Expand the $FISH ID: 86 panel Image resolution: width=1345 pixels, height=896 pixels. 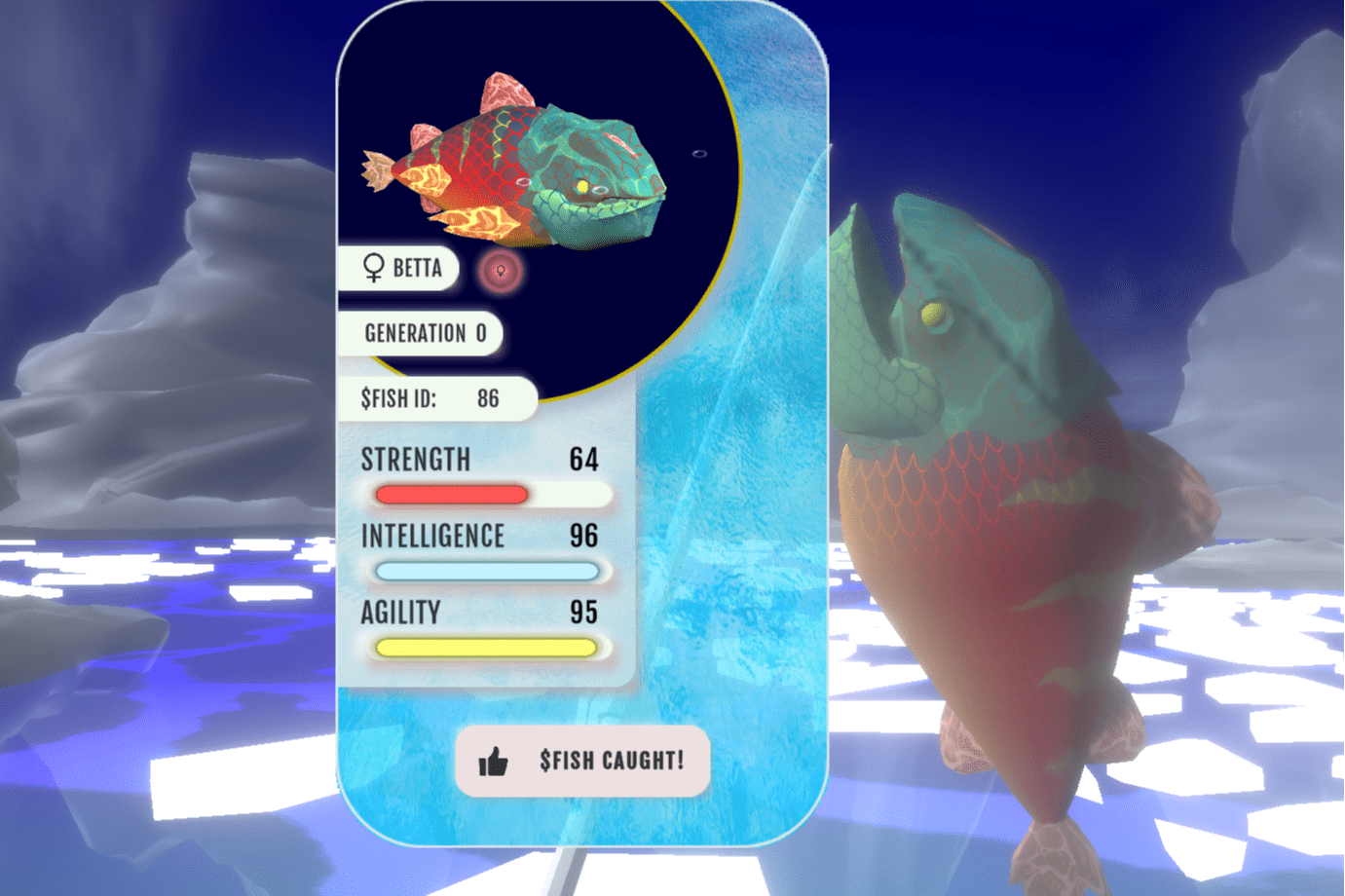pyautogui.click(x=436, y=398)
